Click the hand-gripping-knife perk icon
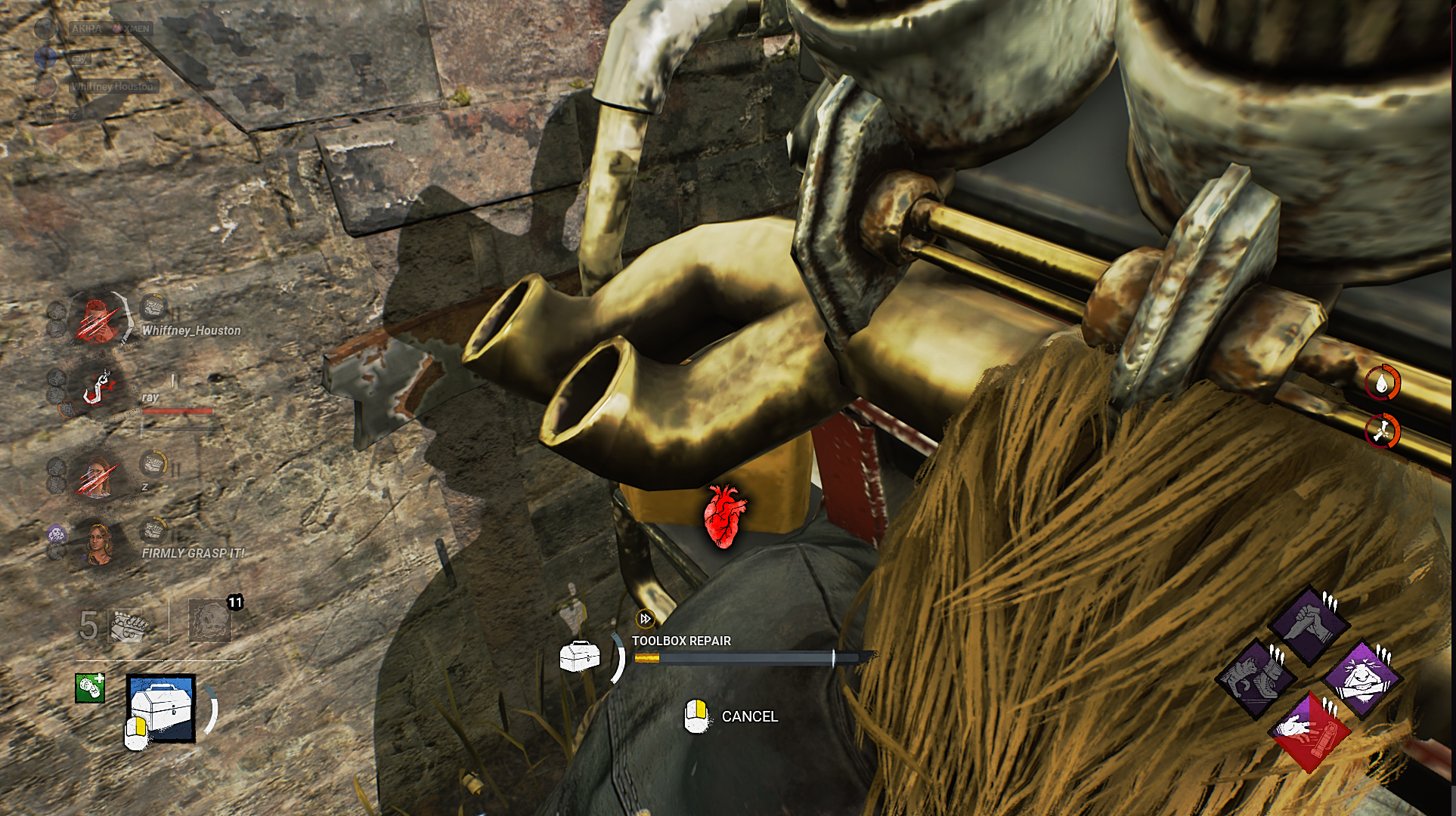1456x816 pixels. 1309,624
